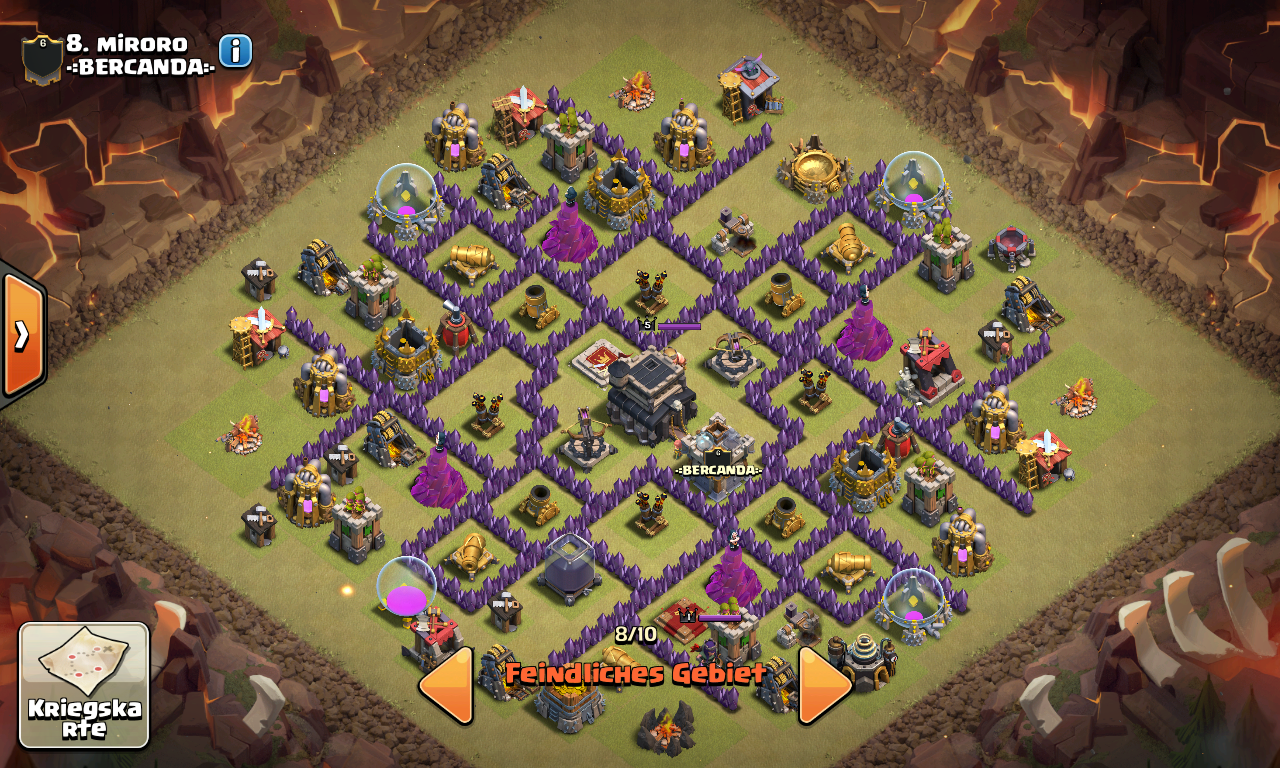This screenshot has height=768, width=1280.
Task: Open the Kriegskarte war map
Action: (84, 685)
